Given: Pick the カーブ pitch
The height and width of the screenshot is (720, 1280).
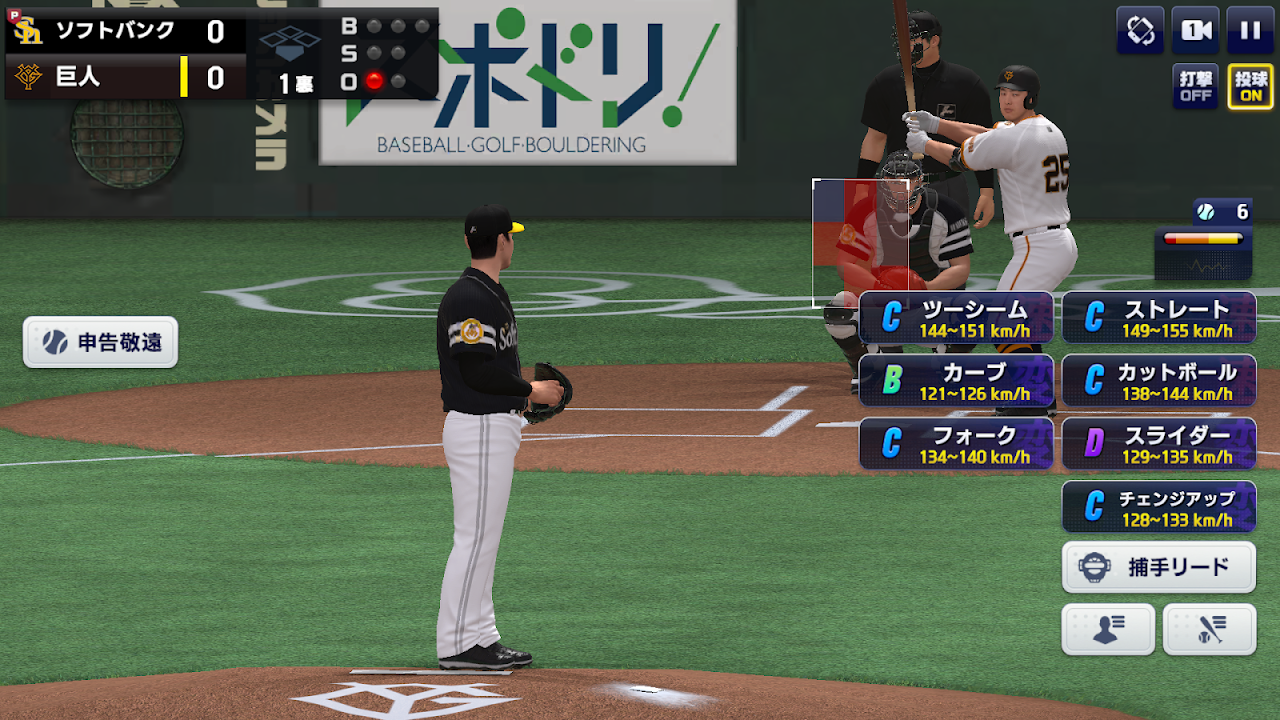Looking at the screenshot, I should pos(955,381).
